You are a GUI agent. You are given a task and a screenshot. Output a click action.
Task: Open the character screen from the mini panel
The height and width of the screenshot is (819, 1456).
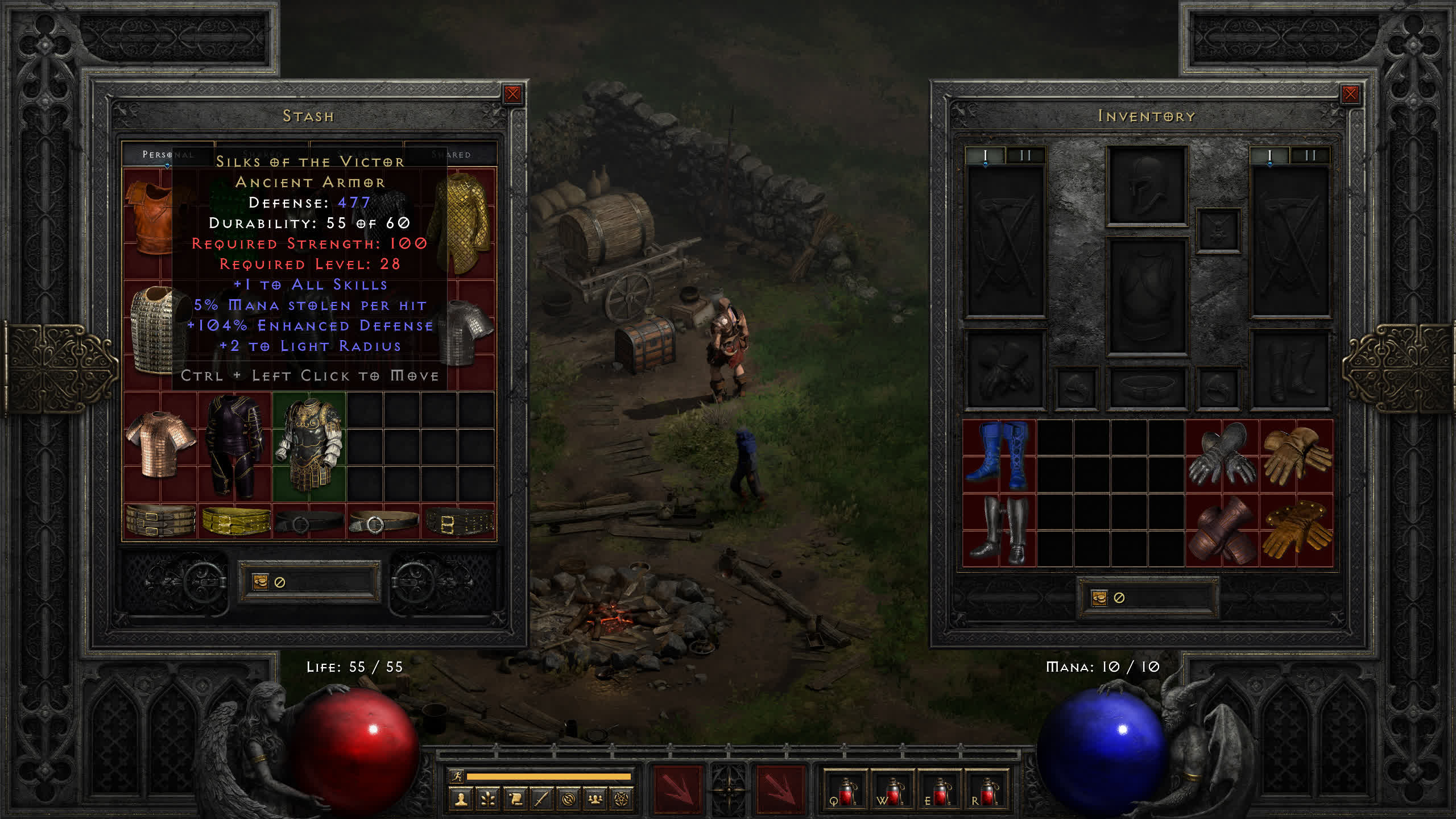(x=461, y=800)
